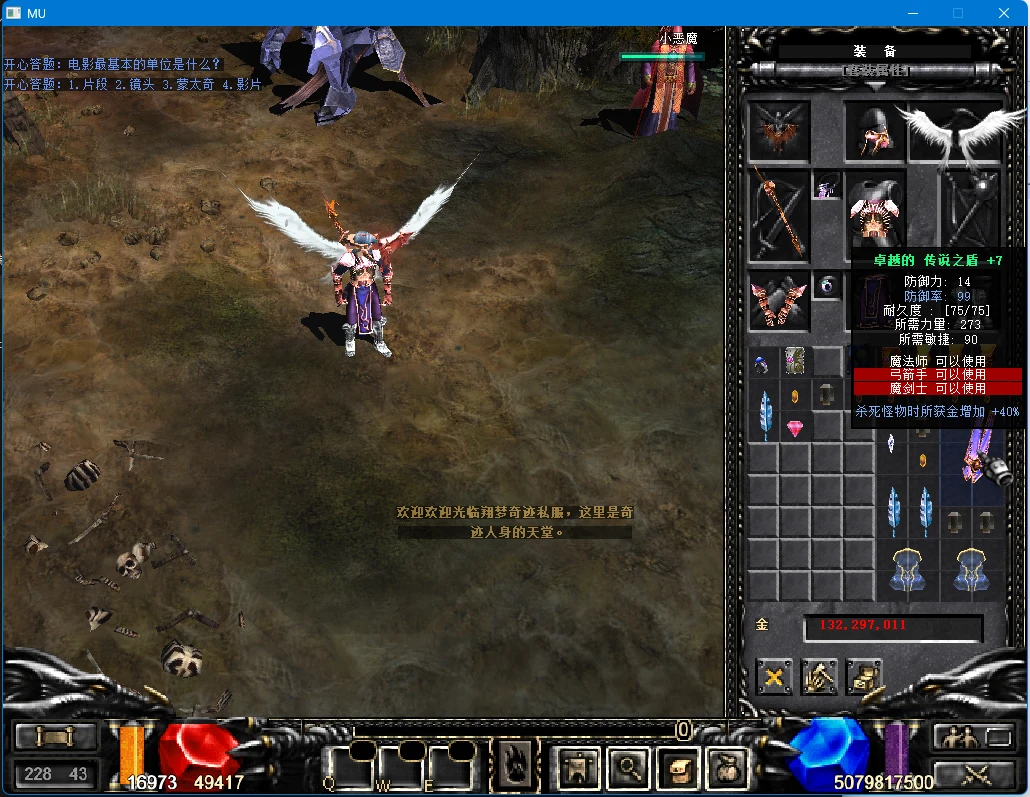Select the equipped chest armor slot
1030x797 pixels.
[875, 212]
